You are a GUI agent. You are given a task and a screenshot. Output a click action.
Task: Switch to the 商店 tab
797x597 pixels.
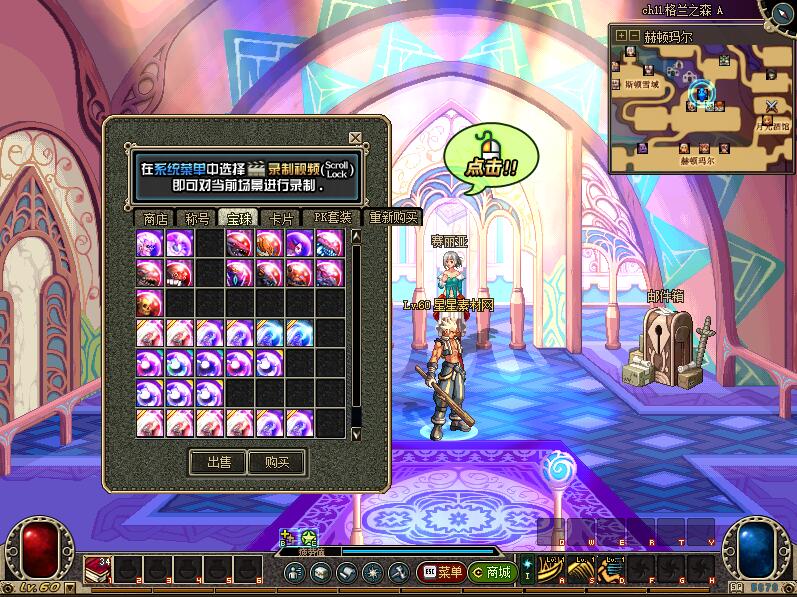click(156, 218)
